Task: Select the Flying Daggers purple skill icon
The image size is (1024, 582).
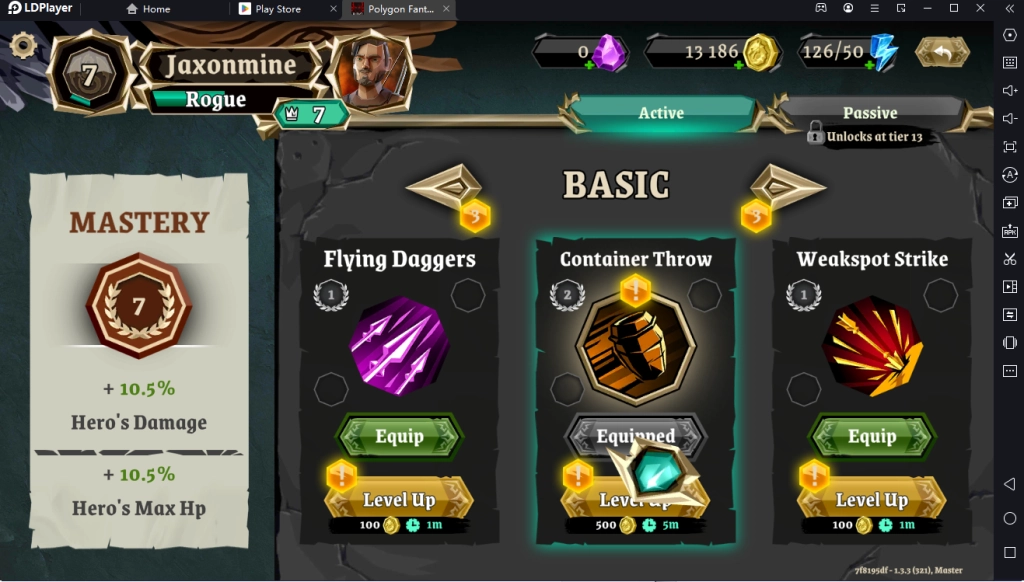Action: pos(399,345)
